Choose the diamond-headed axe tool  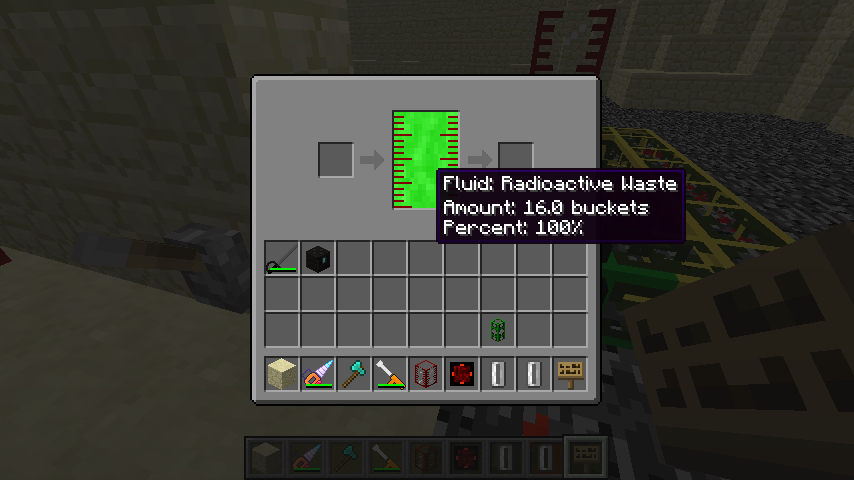[x=354, y=374]
